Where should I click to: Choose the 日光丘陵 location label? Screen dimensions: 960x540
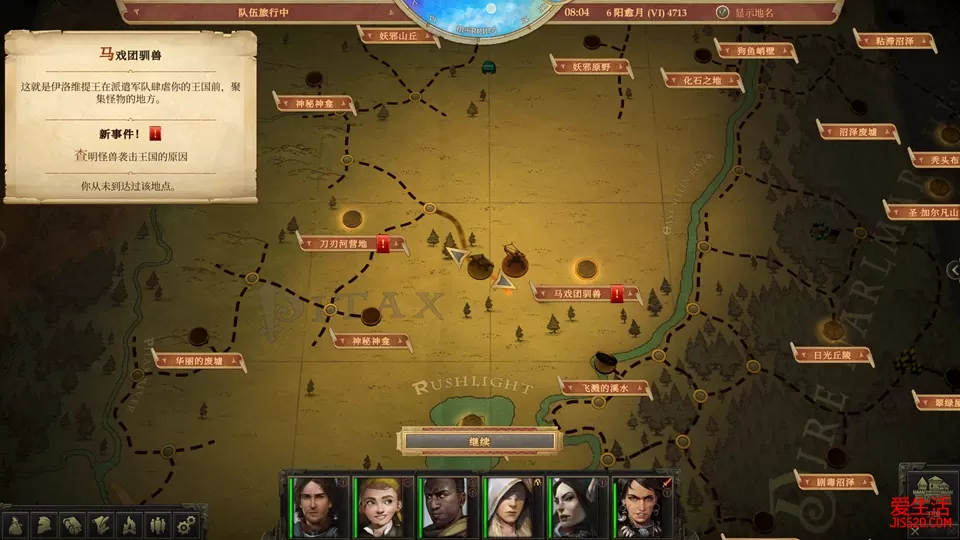point(831,354)
